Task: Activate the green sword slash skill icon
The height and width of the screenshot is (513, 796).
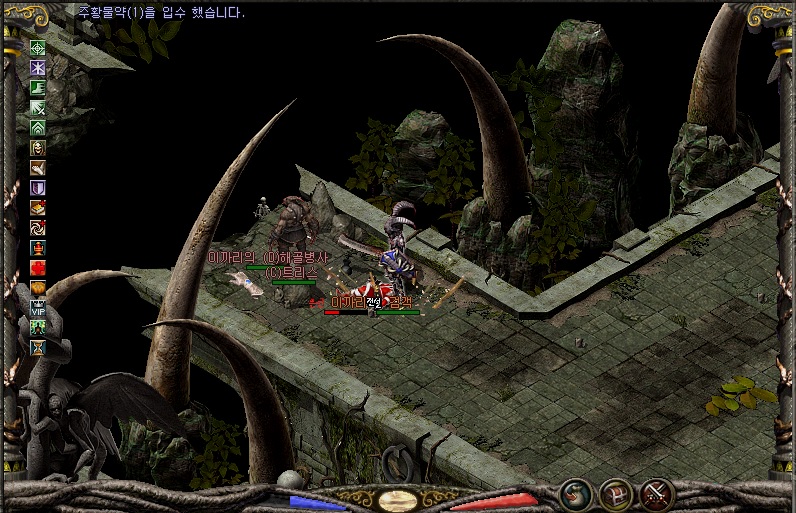Action: (x=38, y=107)
